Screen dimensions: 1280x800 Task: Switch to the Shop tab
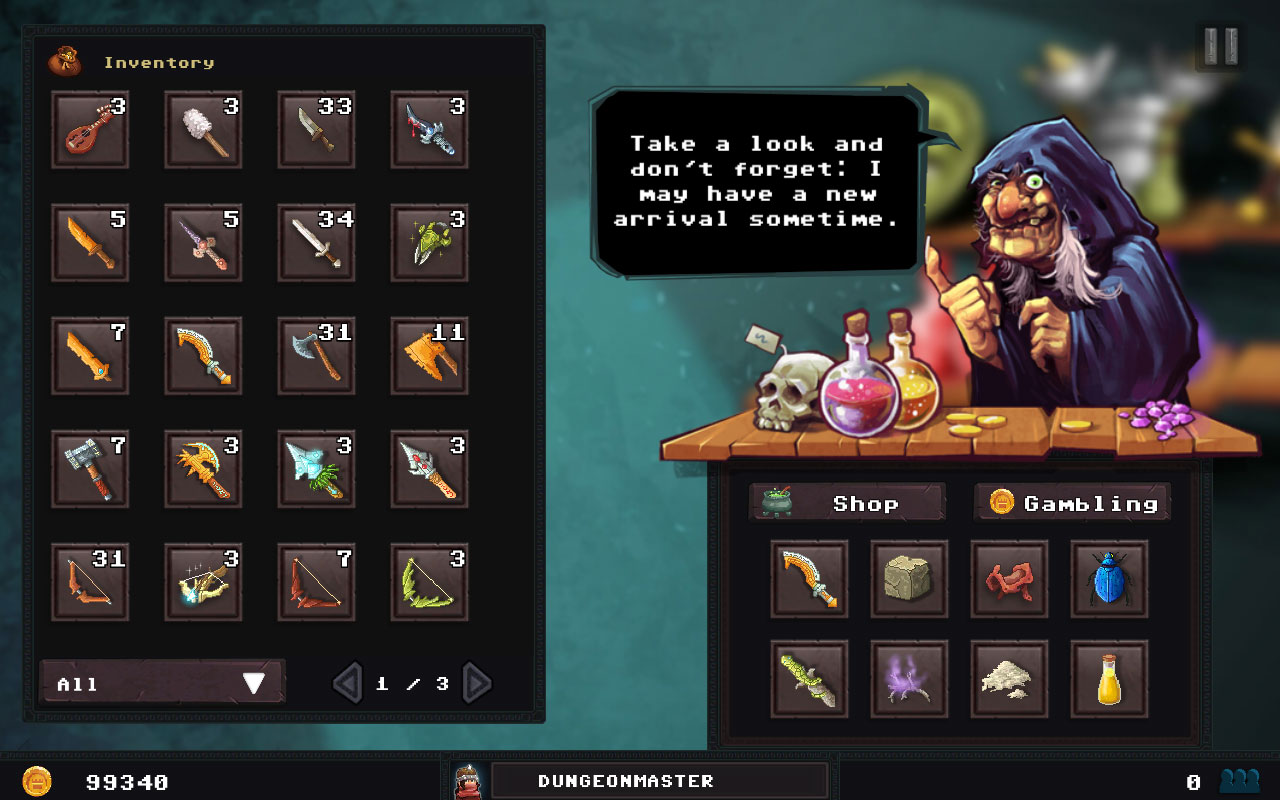coord(847,503)
